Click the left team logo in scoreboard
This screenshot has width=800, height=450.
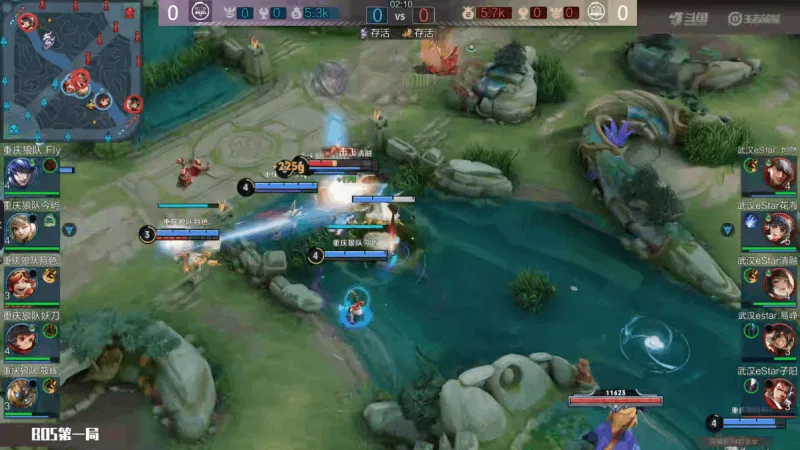click(200, 13)
